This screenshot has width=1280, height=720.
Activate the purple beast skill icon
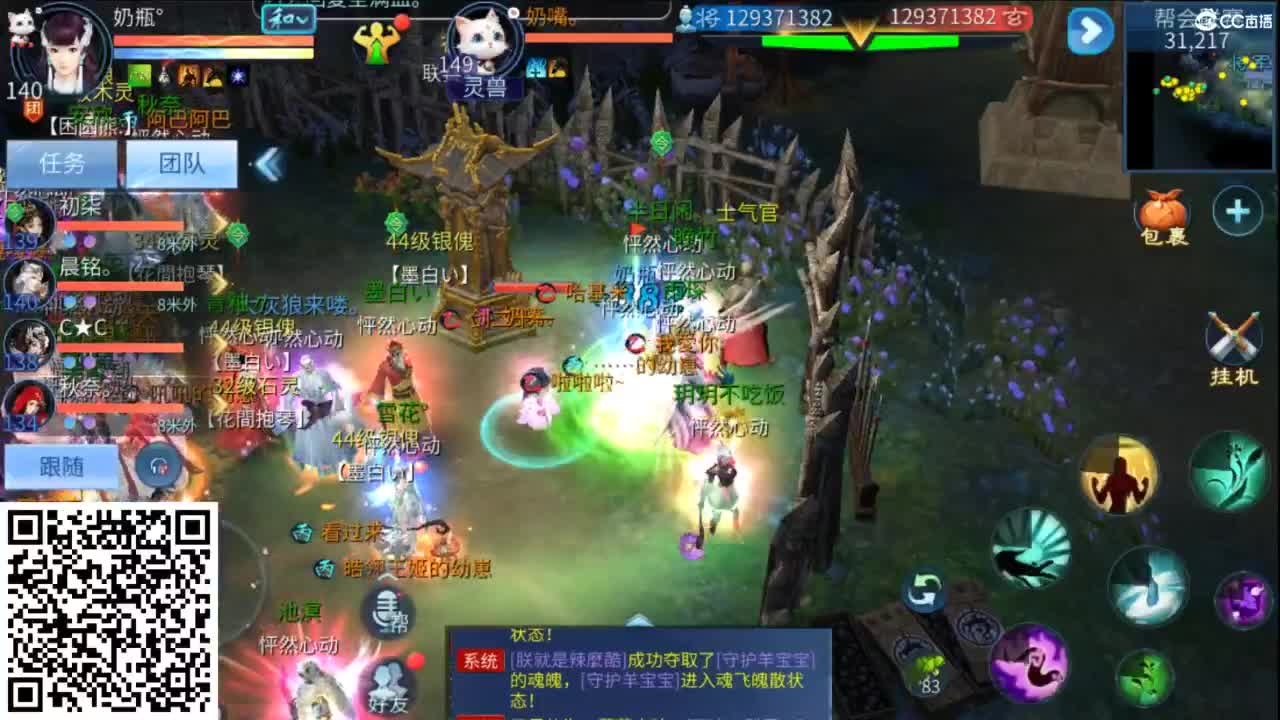click(x=1030, y=660)
